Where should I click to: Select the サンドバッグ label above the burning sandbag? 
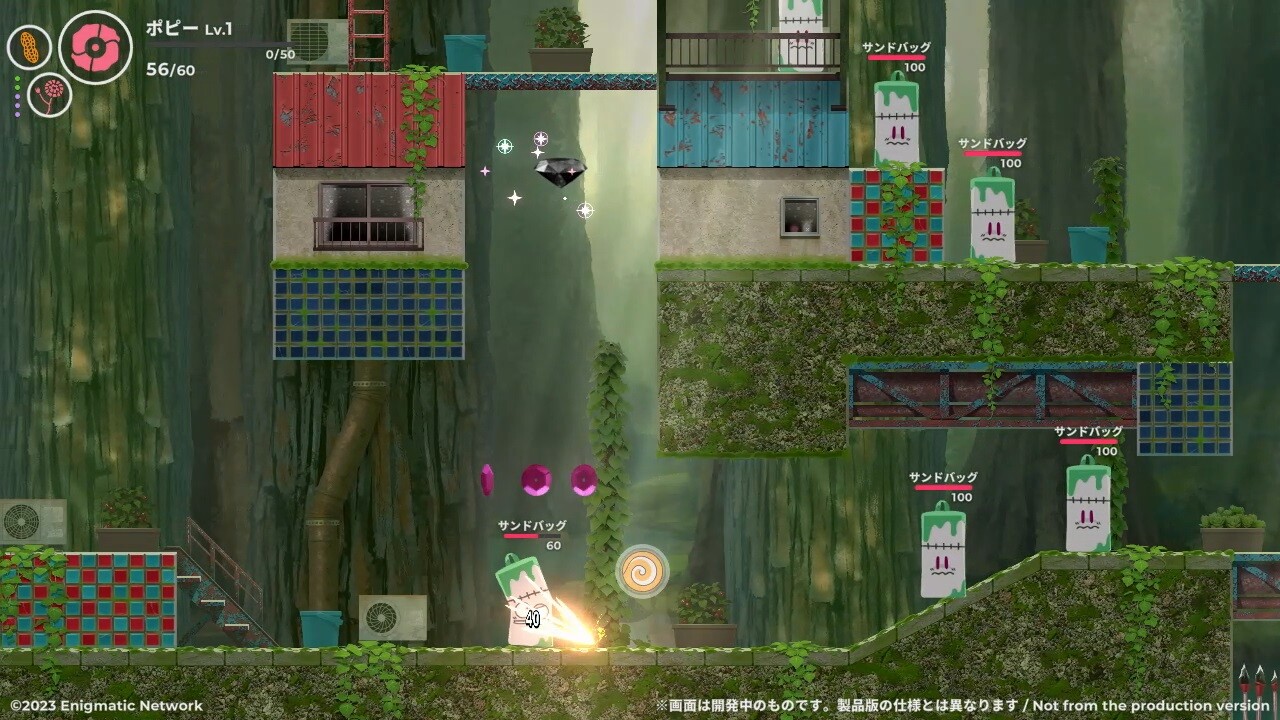coord(531,524)
